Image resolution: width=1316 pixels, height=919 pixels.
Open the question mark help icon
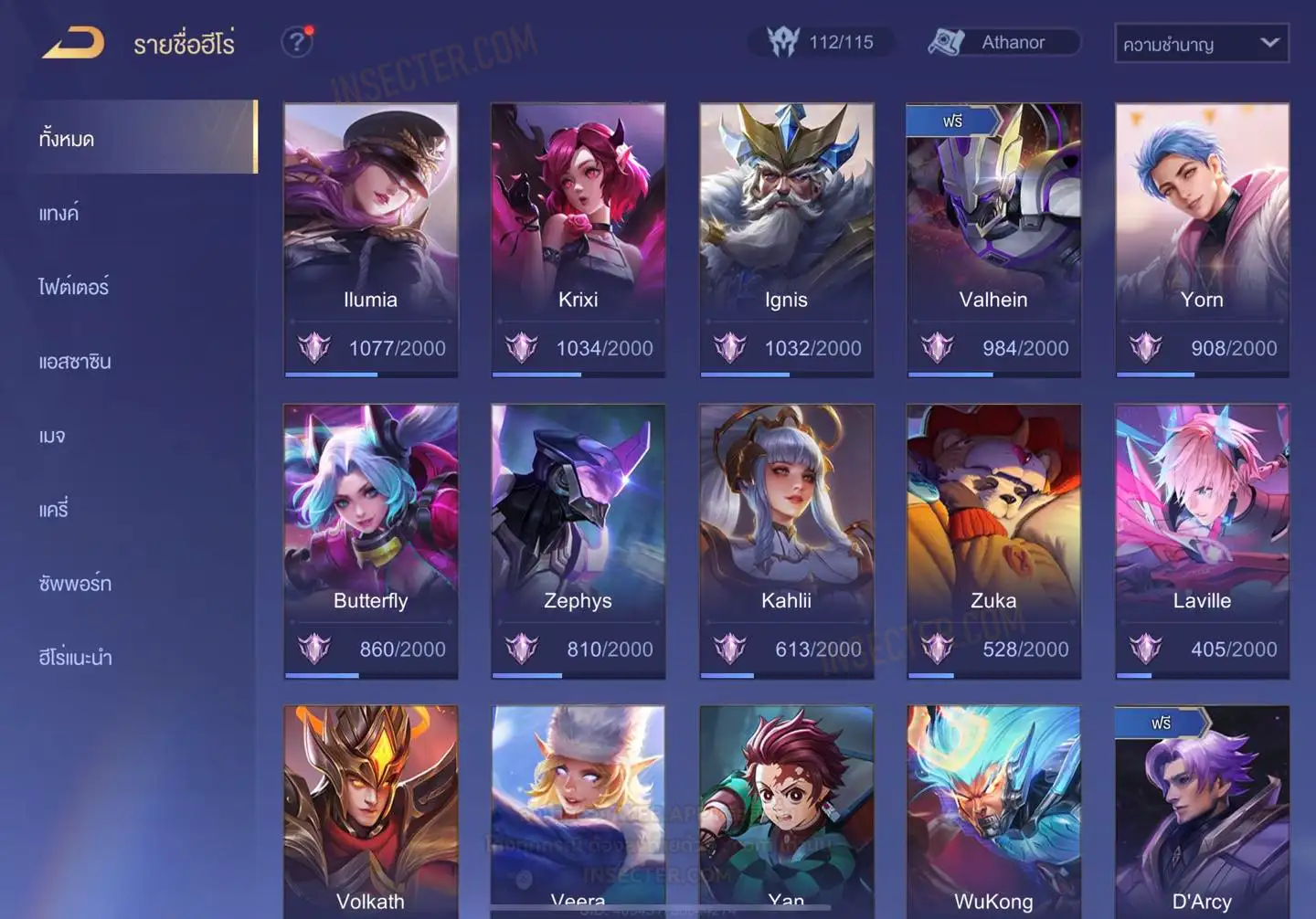tap(297, 42)
